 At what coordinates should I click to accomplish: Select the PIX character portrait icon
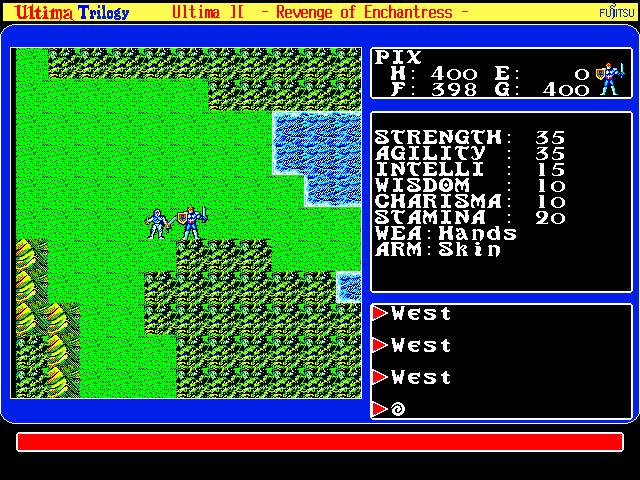pos(607,77)
